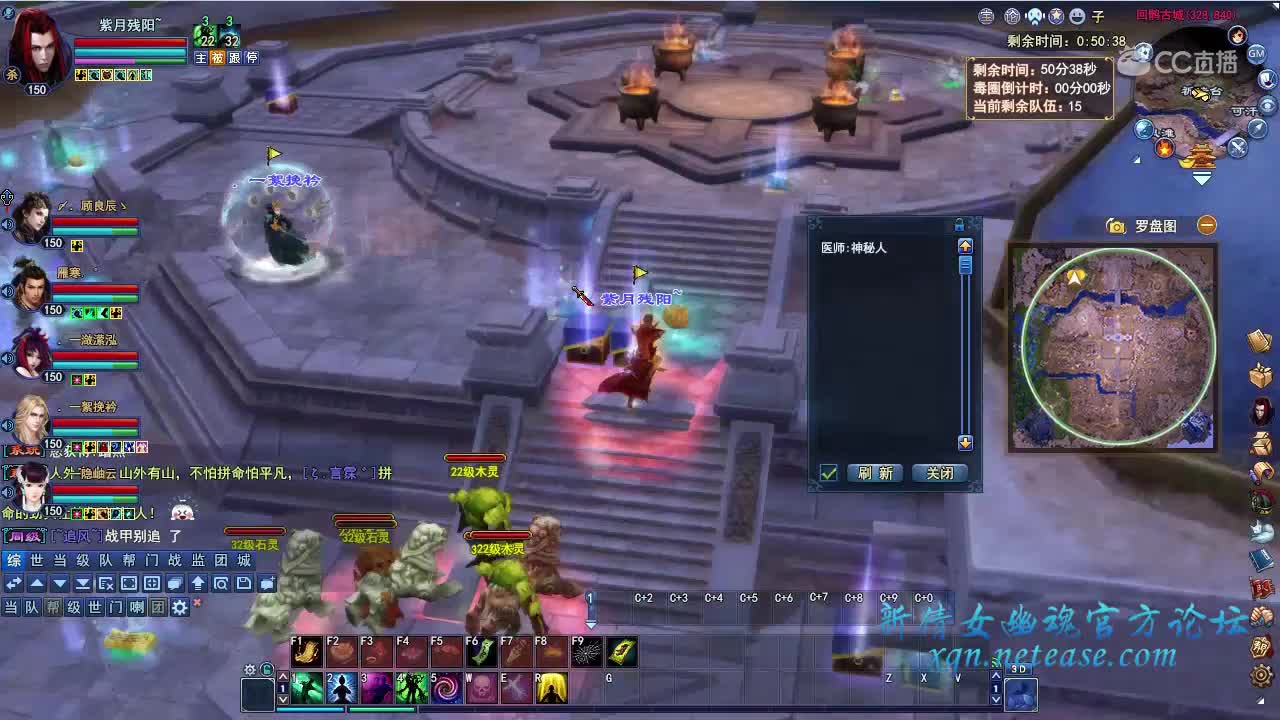Viewport: 1280px width, 720px height.
Task: Toggle the 喇 loudspeaker channel in chat bar
Action: click(x=135, y=606)
